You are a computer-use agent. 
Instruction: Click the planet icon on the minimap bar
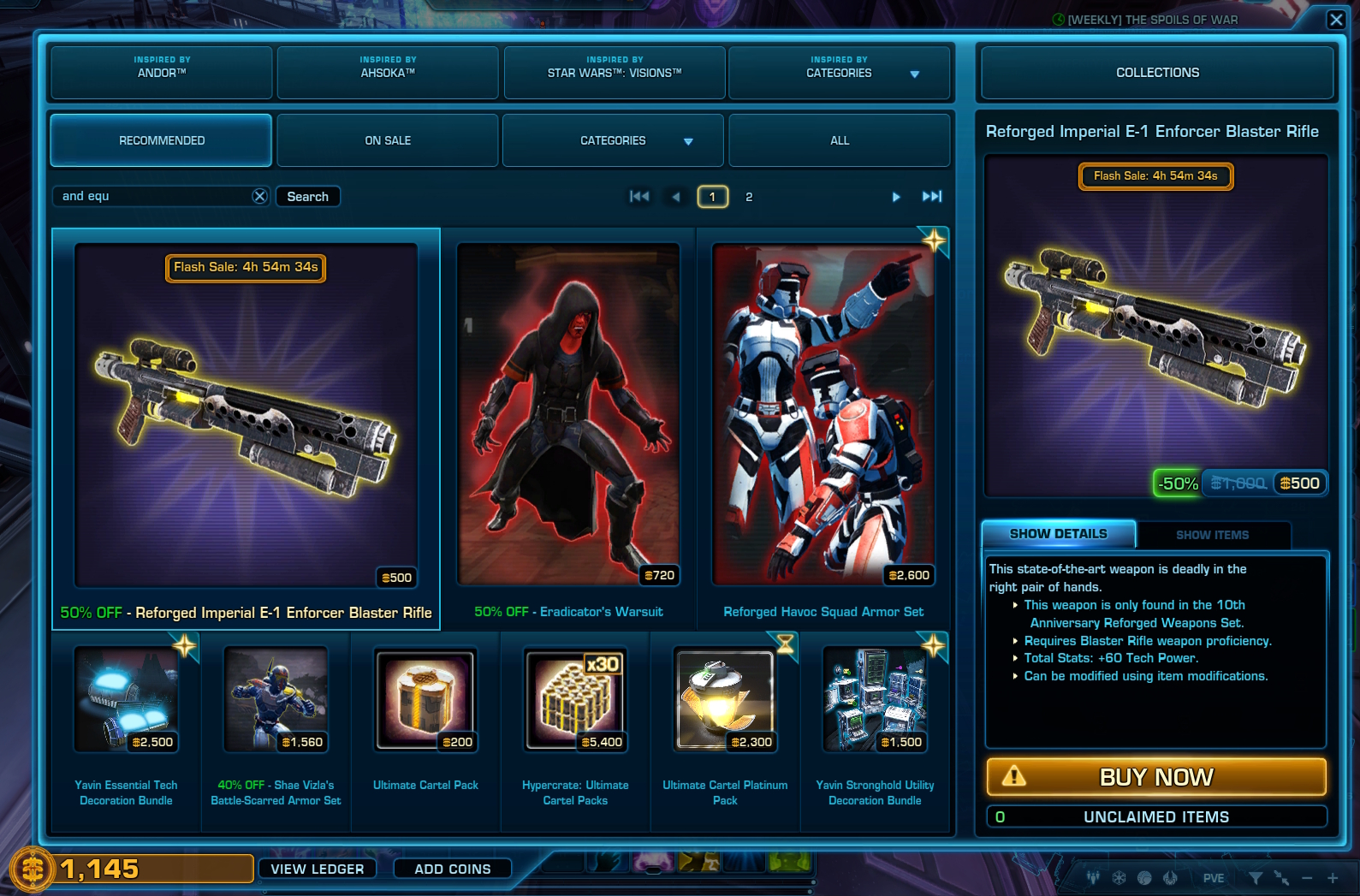(1144, 878)
